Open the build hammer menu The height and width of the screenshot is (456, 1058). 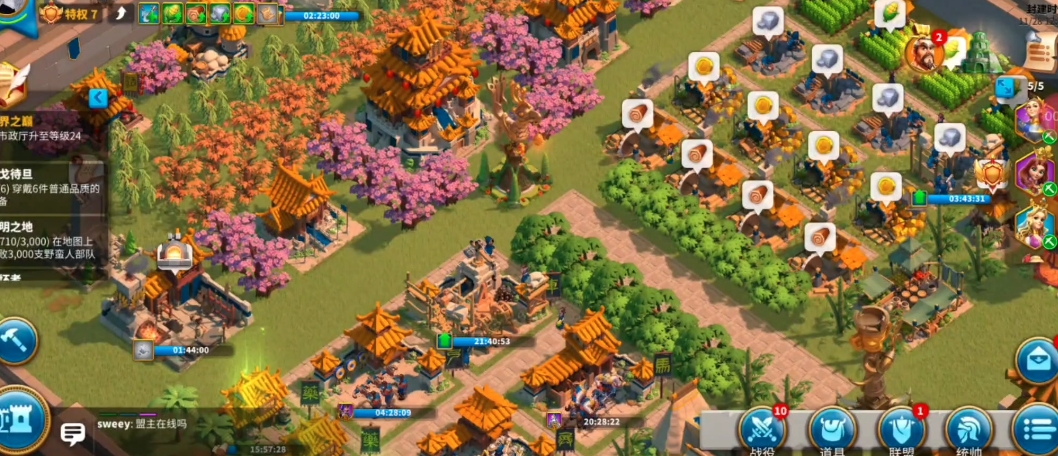tap(16, 341)
